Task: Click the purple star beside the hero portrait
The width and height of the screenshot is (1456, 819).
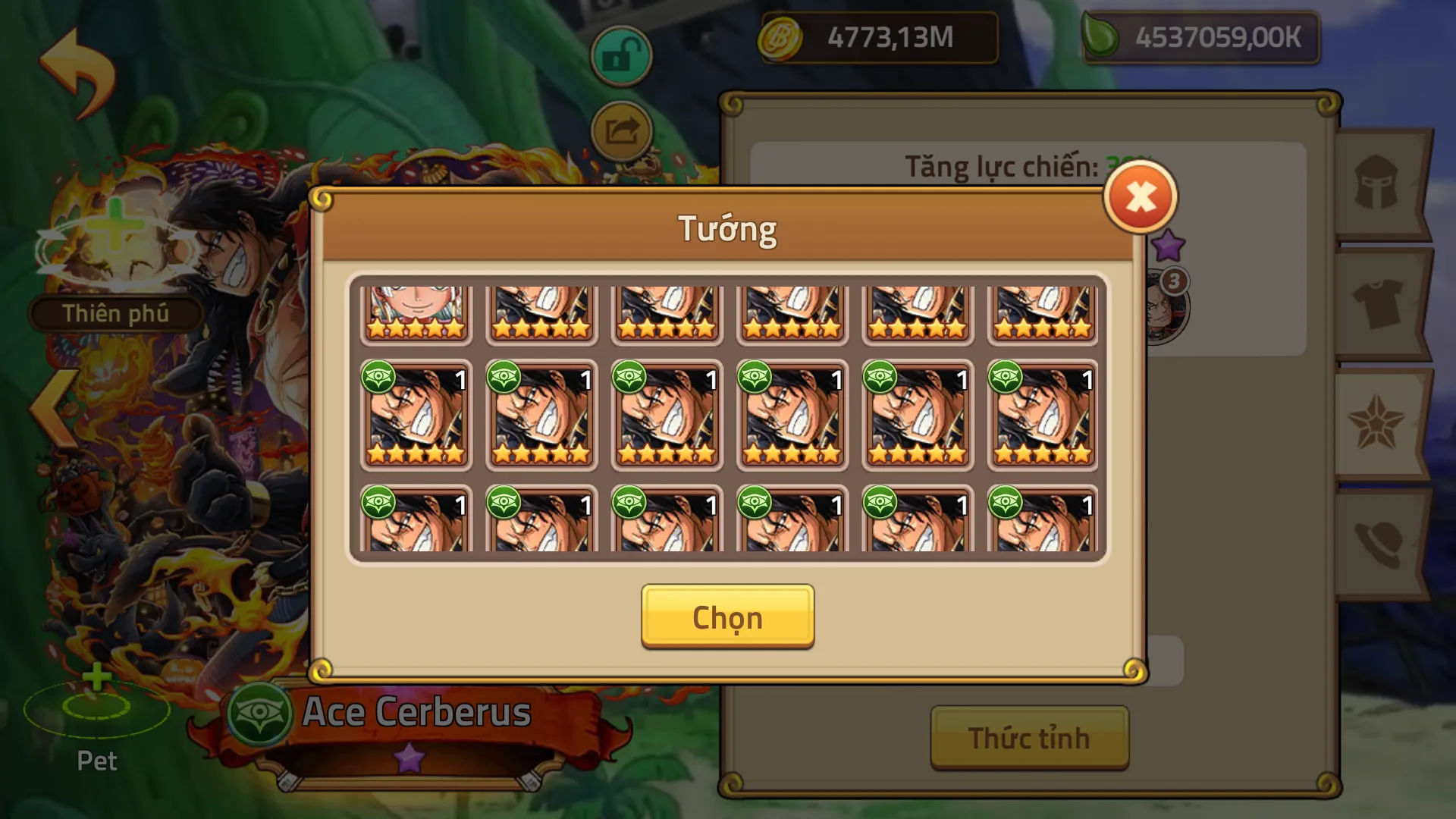Action: 1170,243
